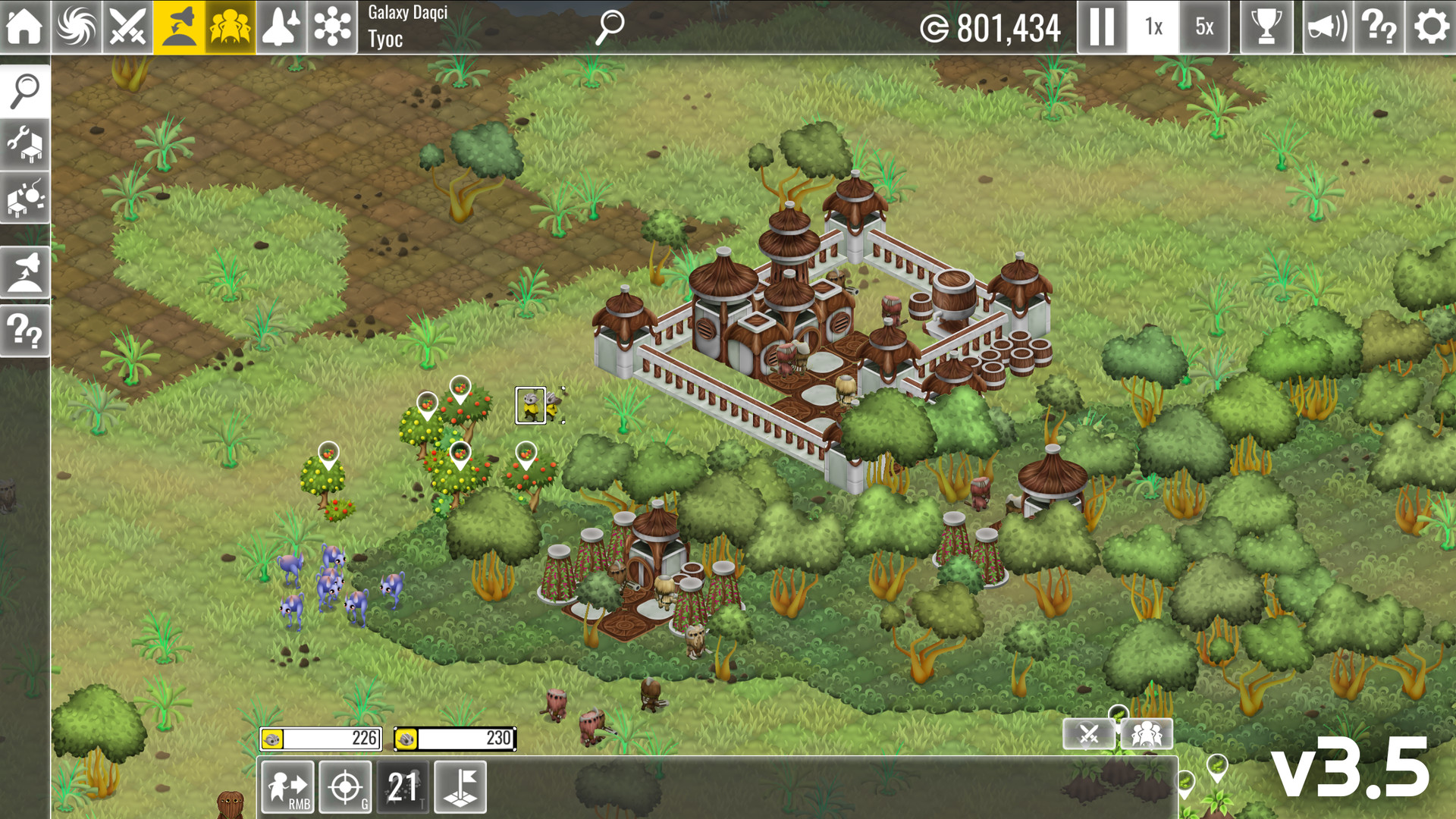Open the gear settings menu
This screenshot has height=819, width=1456.
point(1431,27)
